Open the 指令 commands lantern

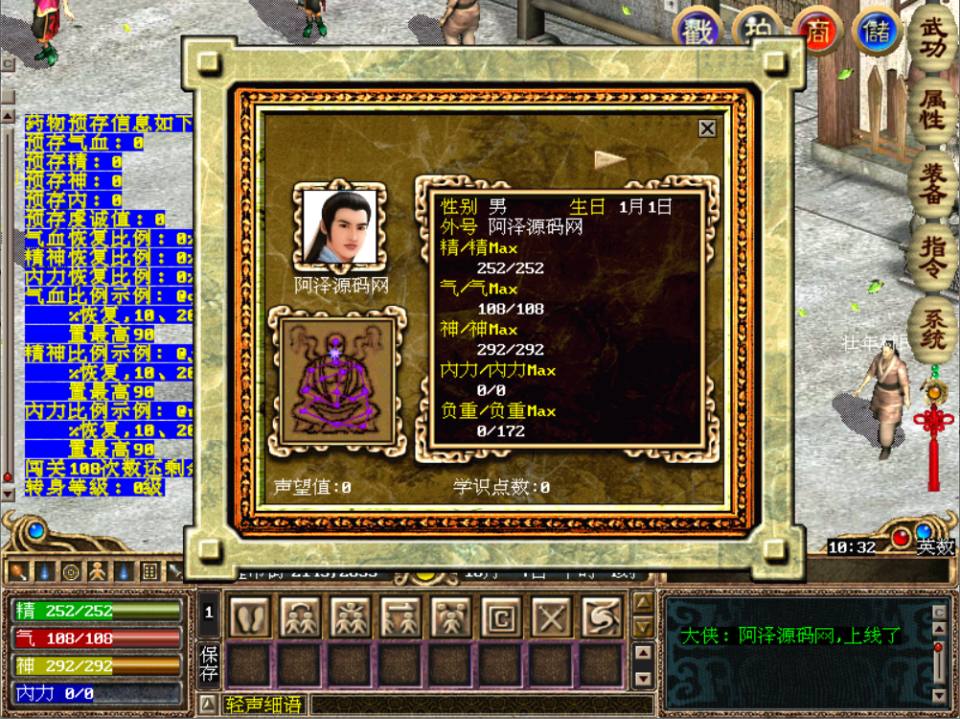[932, 257]
